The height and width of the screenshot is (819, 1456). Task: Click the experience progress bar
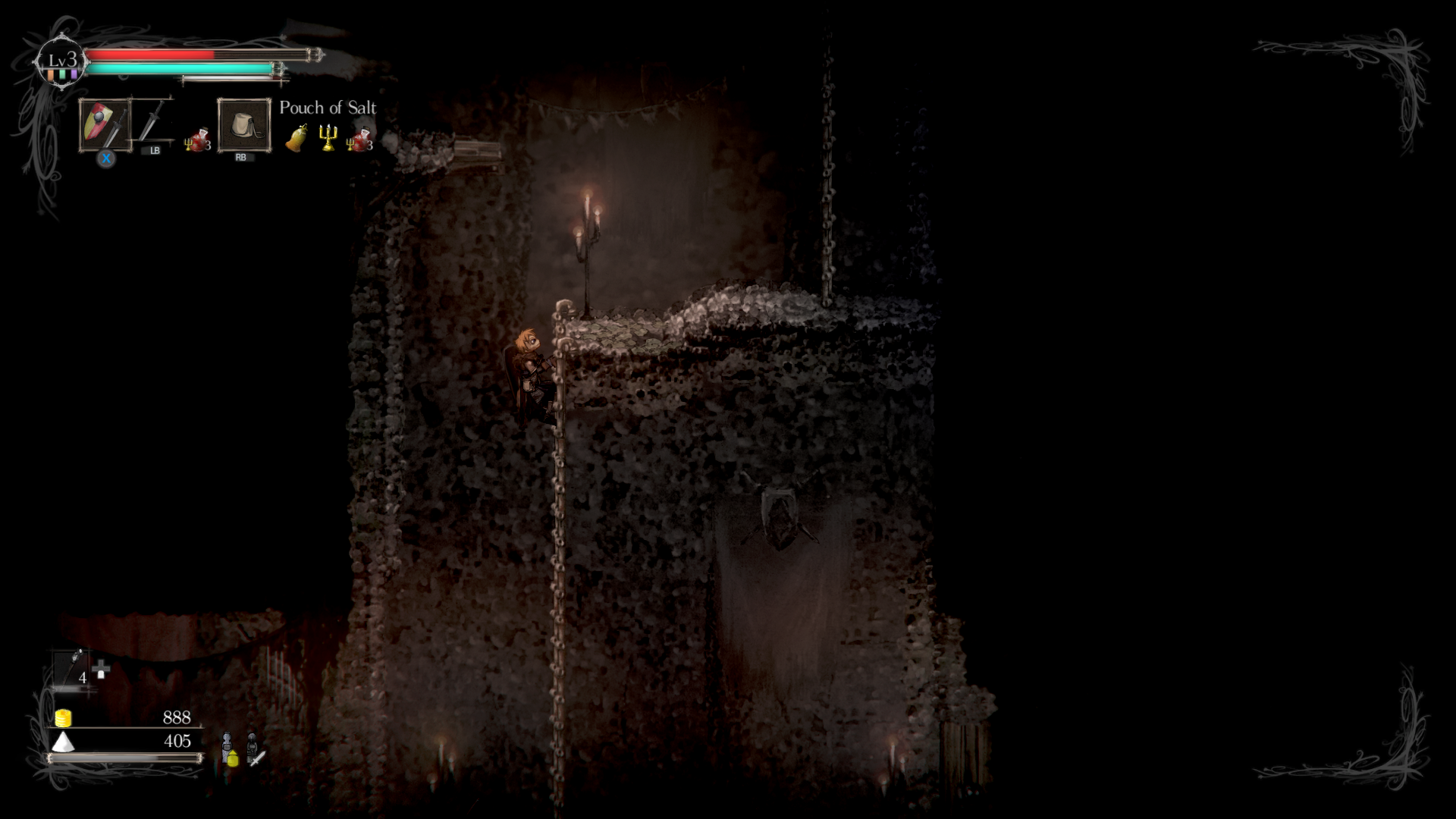(123, 759)
